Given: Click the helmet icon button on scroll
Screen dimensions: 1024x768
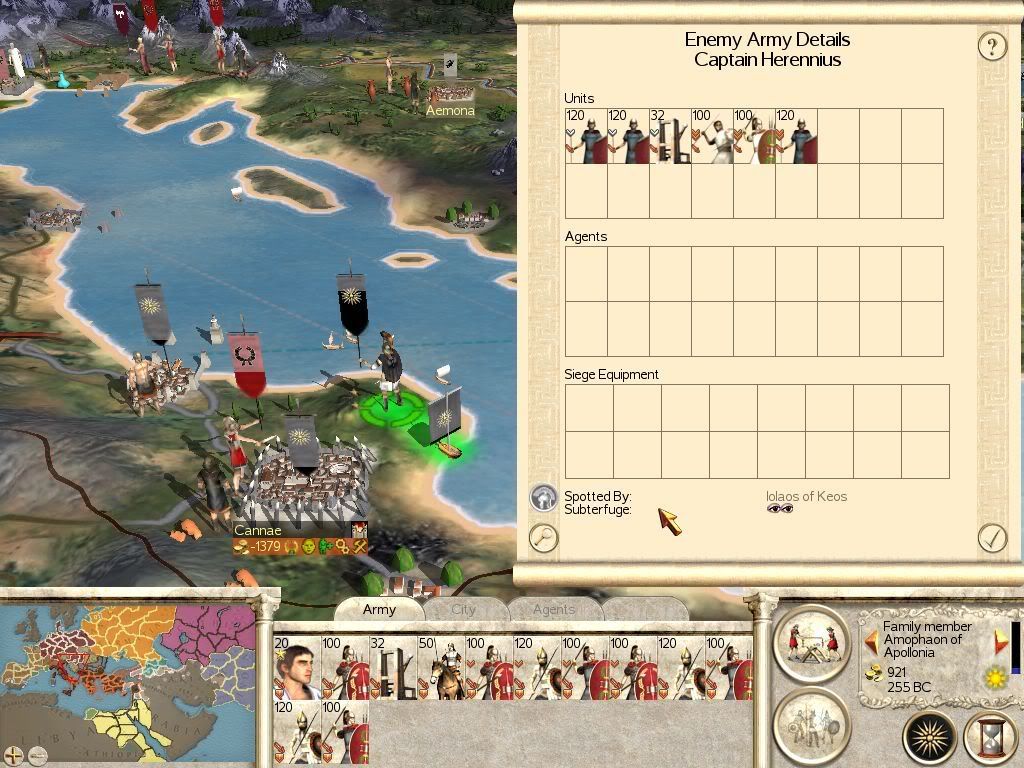Looking at the screenshot, I should pos(543,497).
